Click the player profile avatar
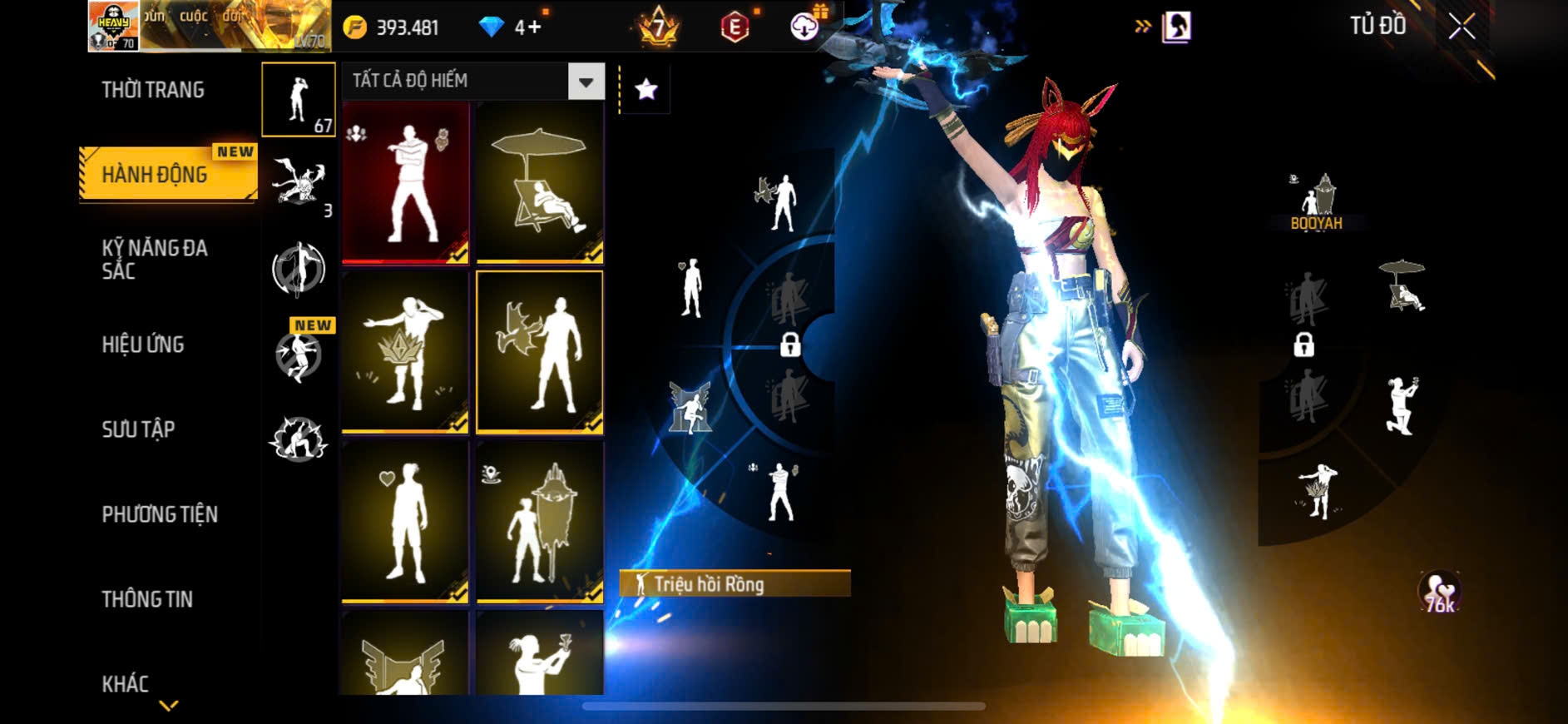Screen dimensions: 1568x724 [114, 27]
